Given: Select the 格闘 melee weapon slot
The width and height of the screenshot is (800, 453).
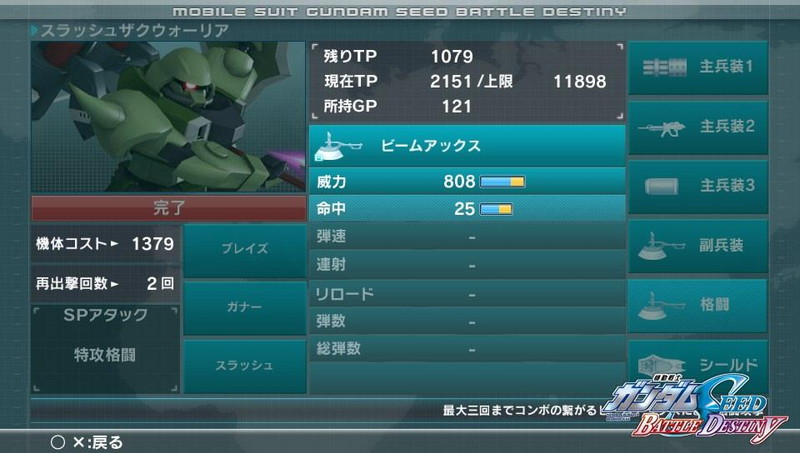Looking at the screenshot, I should pyautogui.click(x=697, y=305).
